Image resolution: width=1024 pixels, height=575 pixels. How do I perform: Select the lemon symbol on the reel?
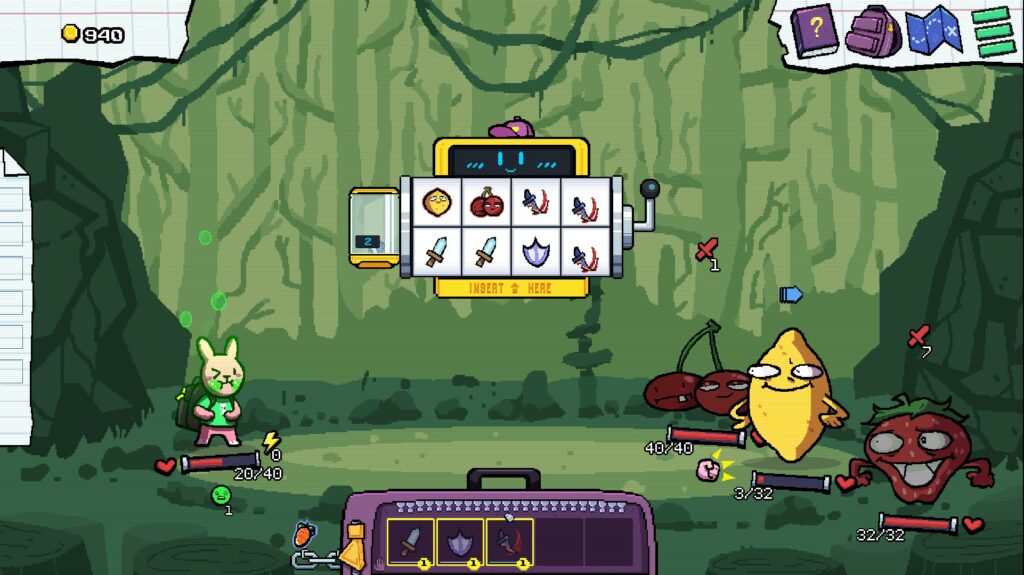pos(436,203)
